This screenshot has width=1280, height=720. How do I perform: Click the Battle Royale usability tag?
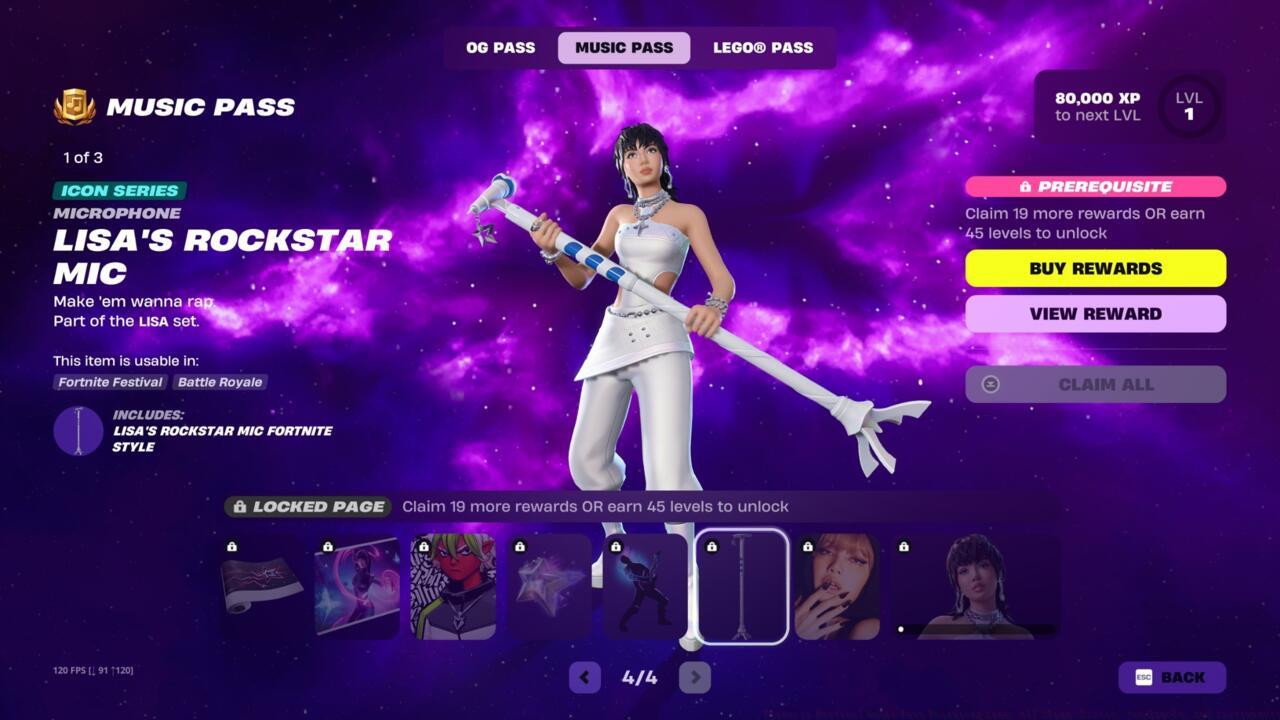click(220, 382)
